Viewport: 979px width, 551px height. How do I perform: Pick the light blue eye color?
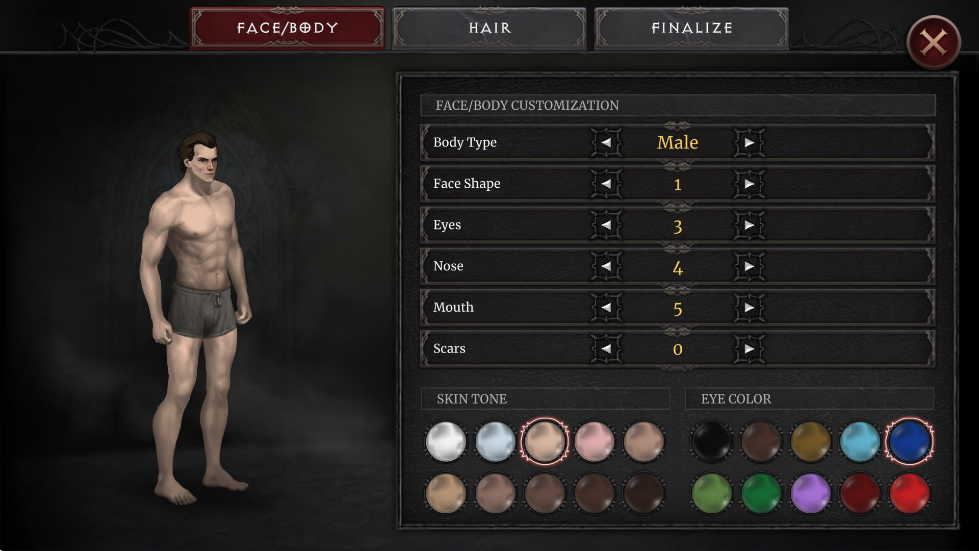pos(860,442)
